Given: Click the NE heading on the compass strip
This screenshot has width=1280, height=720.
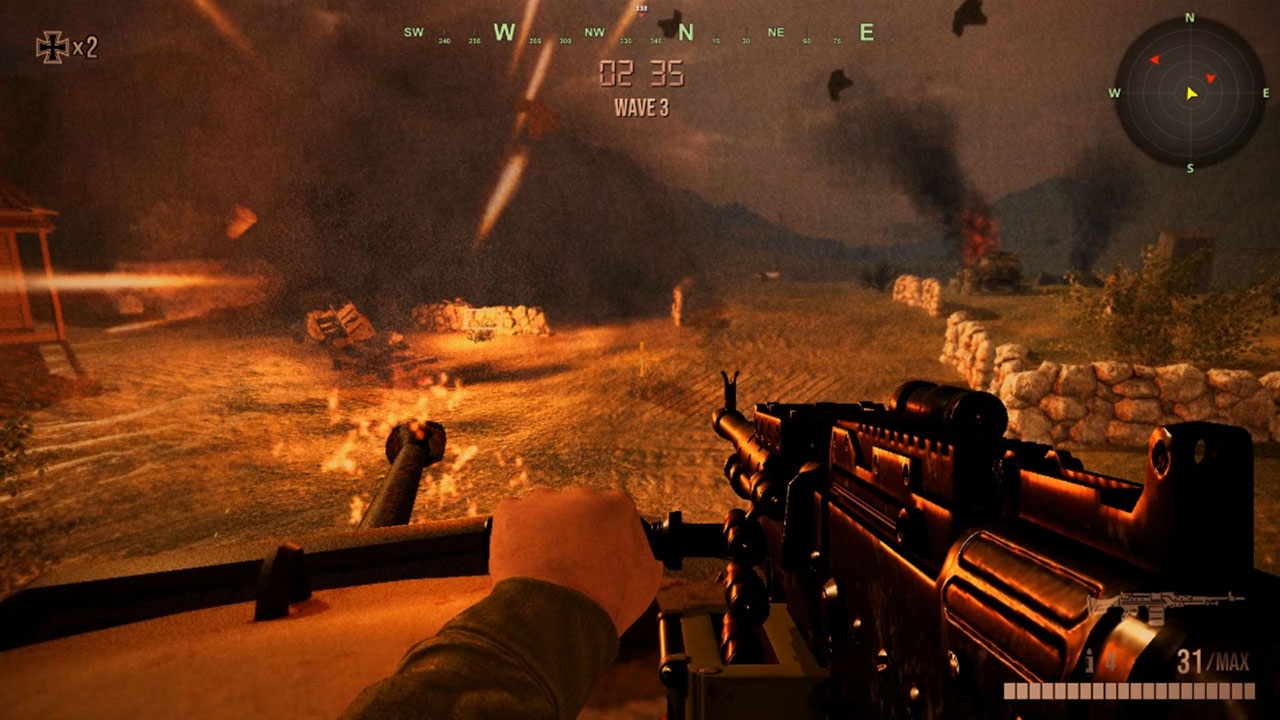Looking at the screenshot, I should pyautogui.click(x=776, y=33).
